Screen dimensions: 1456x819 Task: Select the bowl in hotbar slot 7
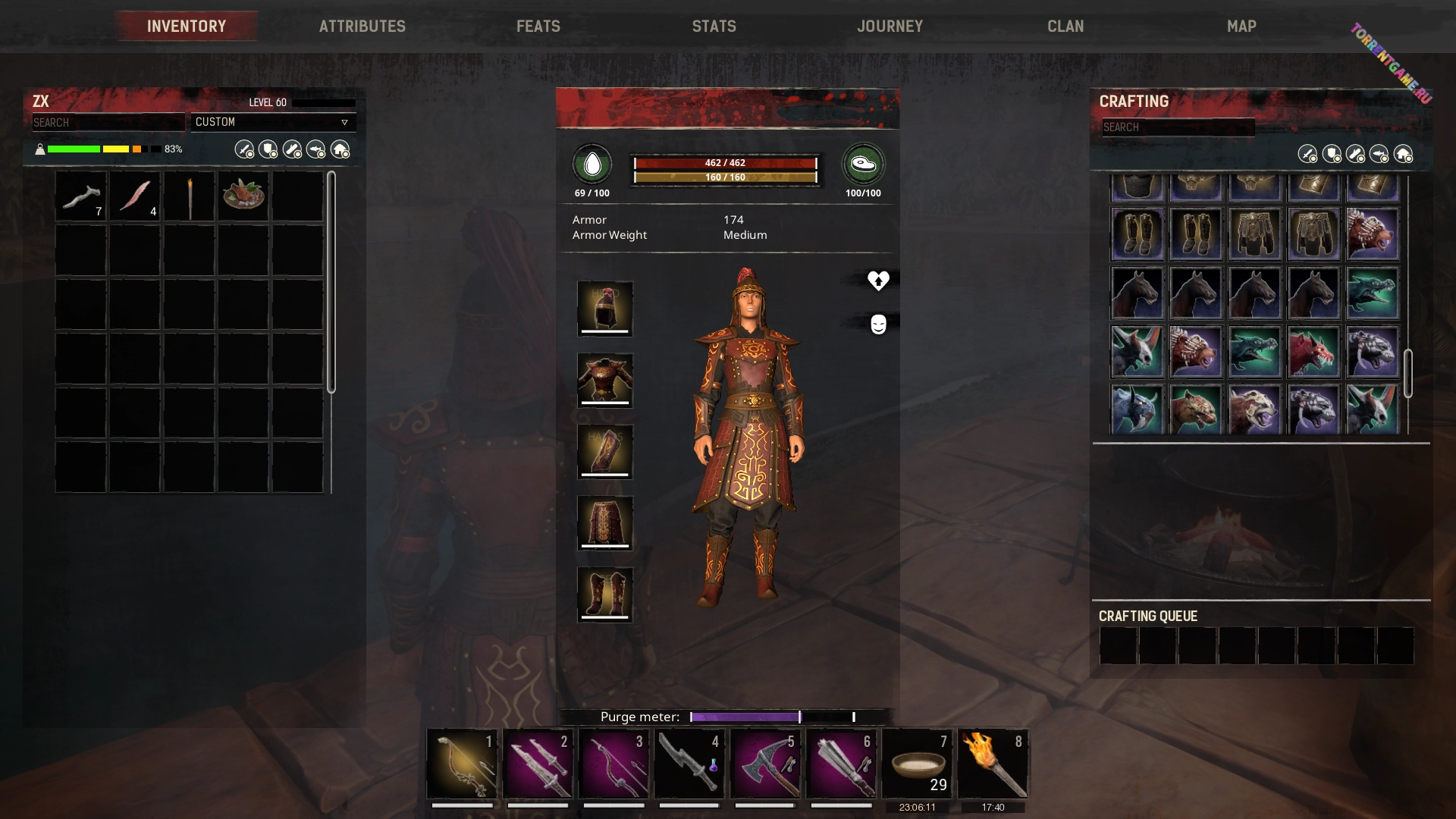pyautogui.click(x=917, y=764)
